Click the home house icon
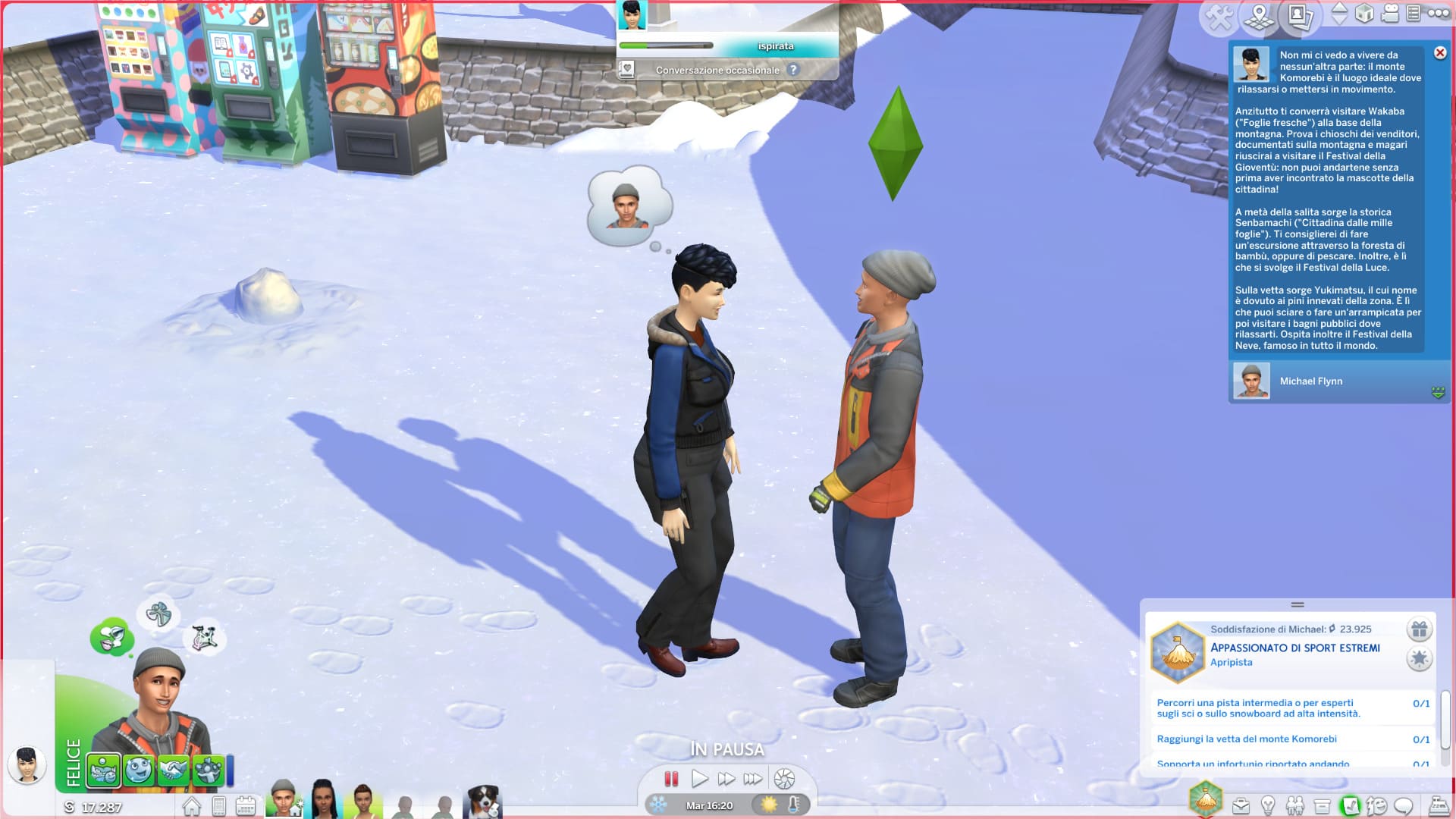Viewport: 1456px width, 819px height. coord(191,806)
